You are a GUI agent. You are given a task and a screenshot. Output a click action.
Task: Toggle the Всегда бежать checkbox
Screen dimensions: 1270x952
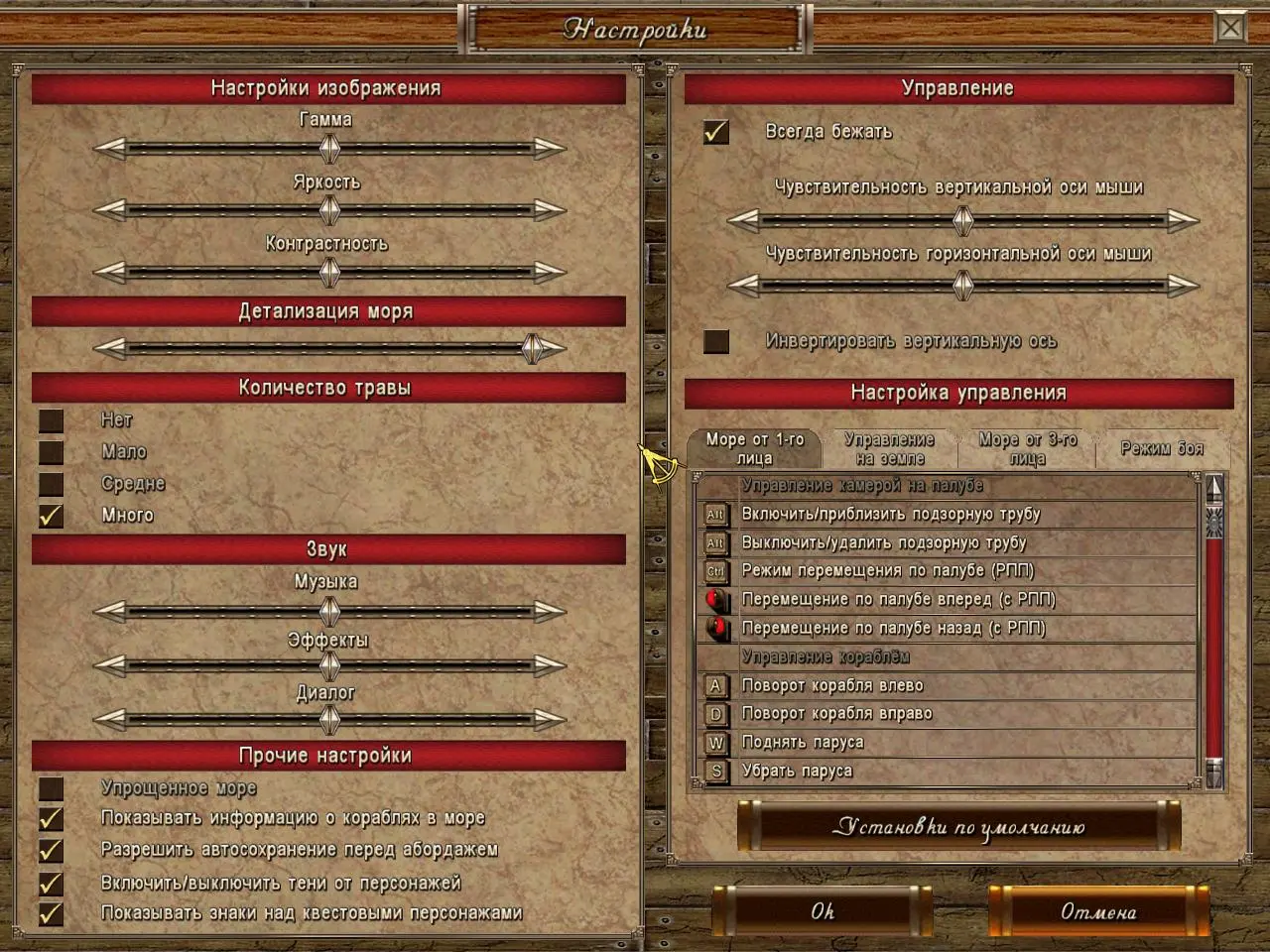tap(715, 132)
